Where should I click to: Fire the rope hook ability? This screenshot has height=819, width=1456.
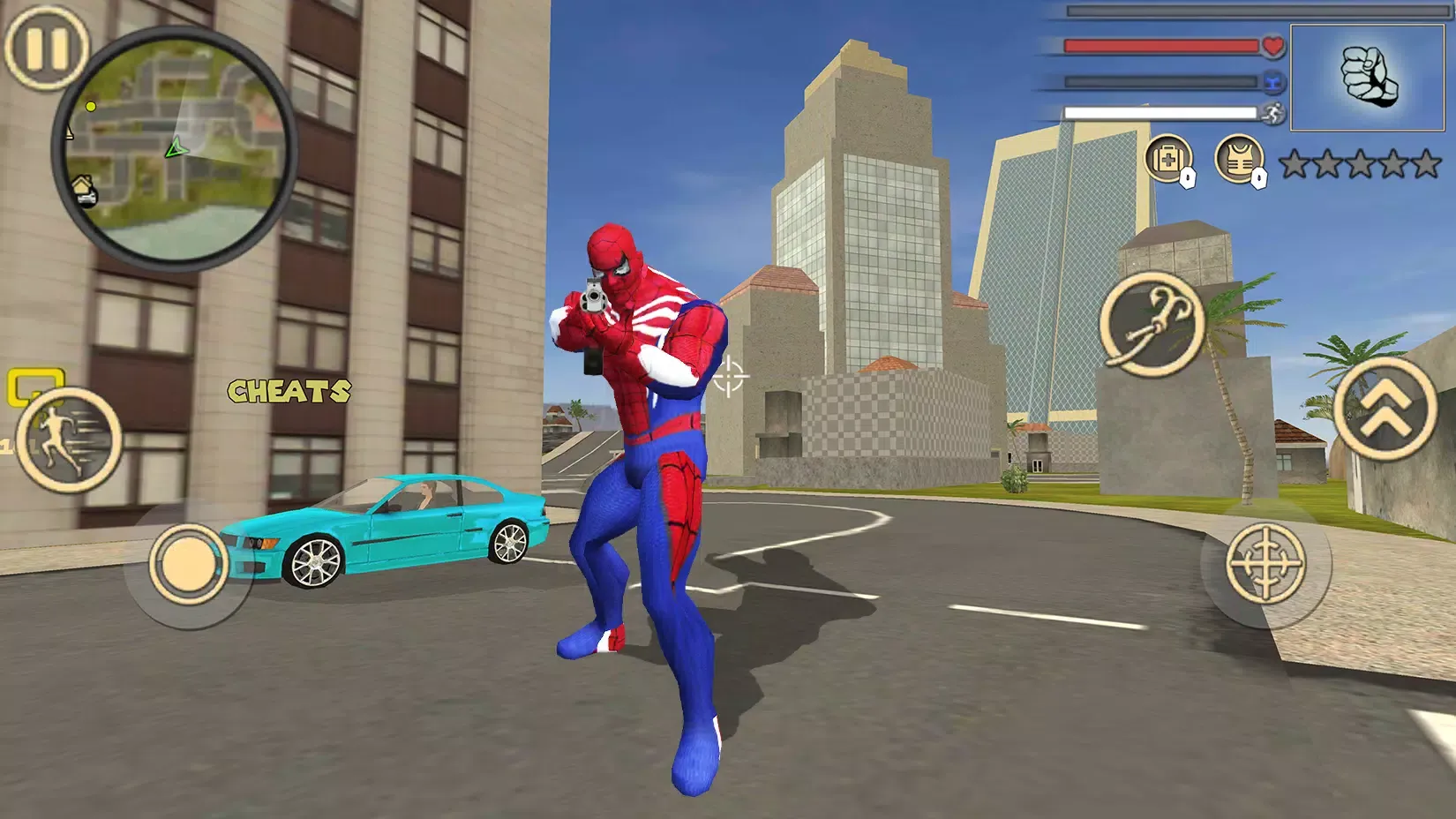pyautogui.click(x=1152, y=321)
